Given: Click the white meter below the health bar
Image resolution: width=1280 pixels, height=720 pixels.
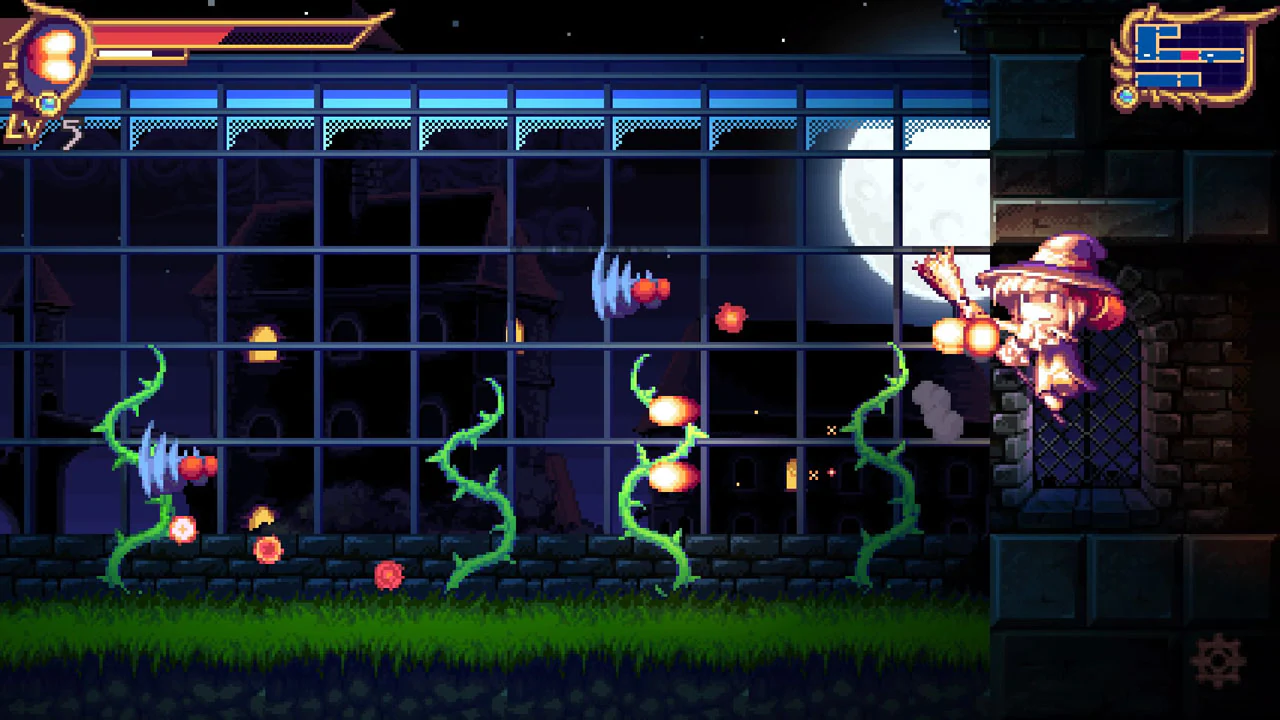Looking at the screenshot, I should pos(125,53).
